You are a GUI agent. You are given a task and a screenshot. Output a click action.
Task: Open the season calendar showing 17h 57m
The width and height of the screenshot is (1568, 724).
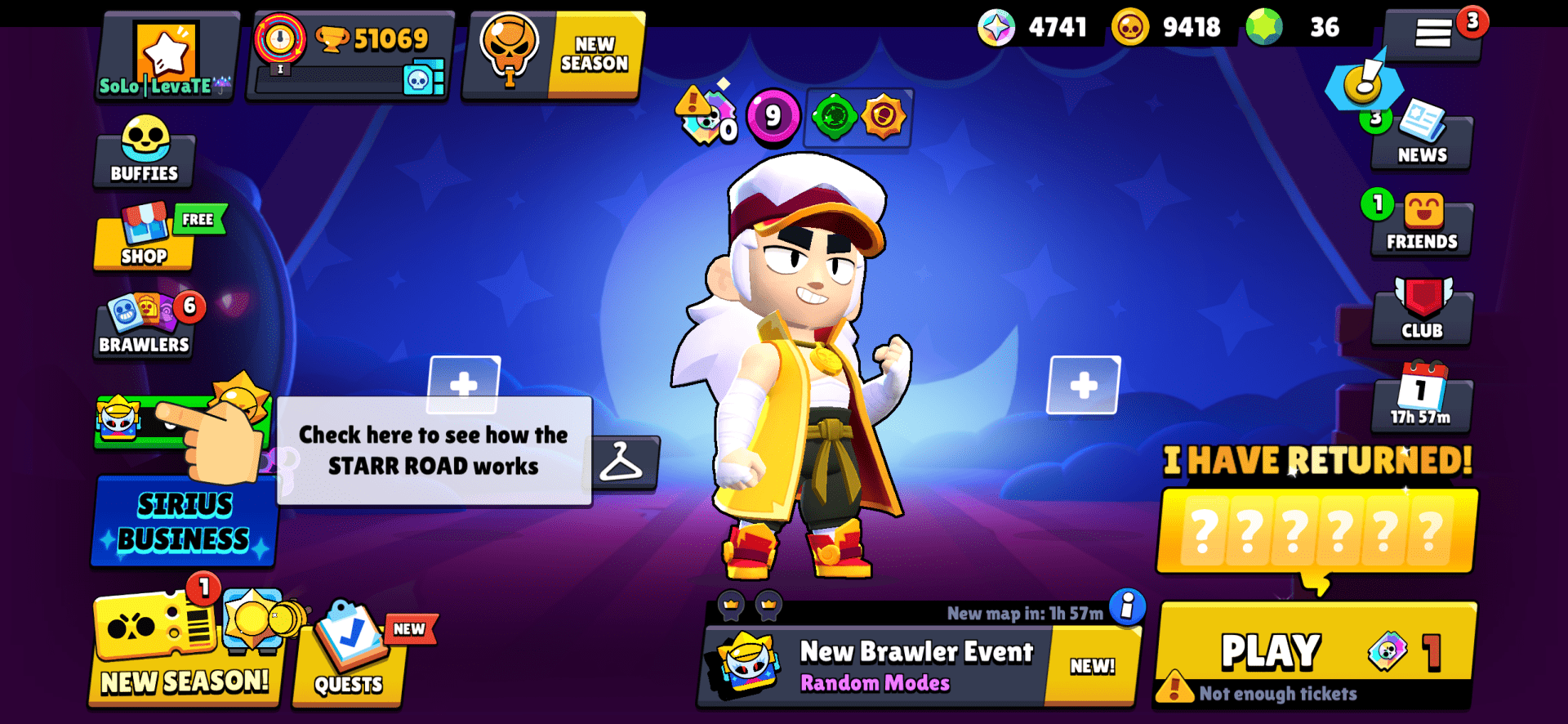click(1422, 400)
